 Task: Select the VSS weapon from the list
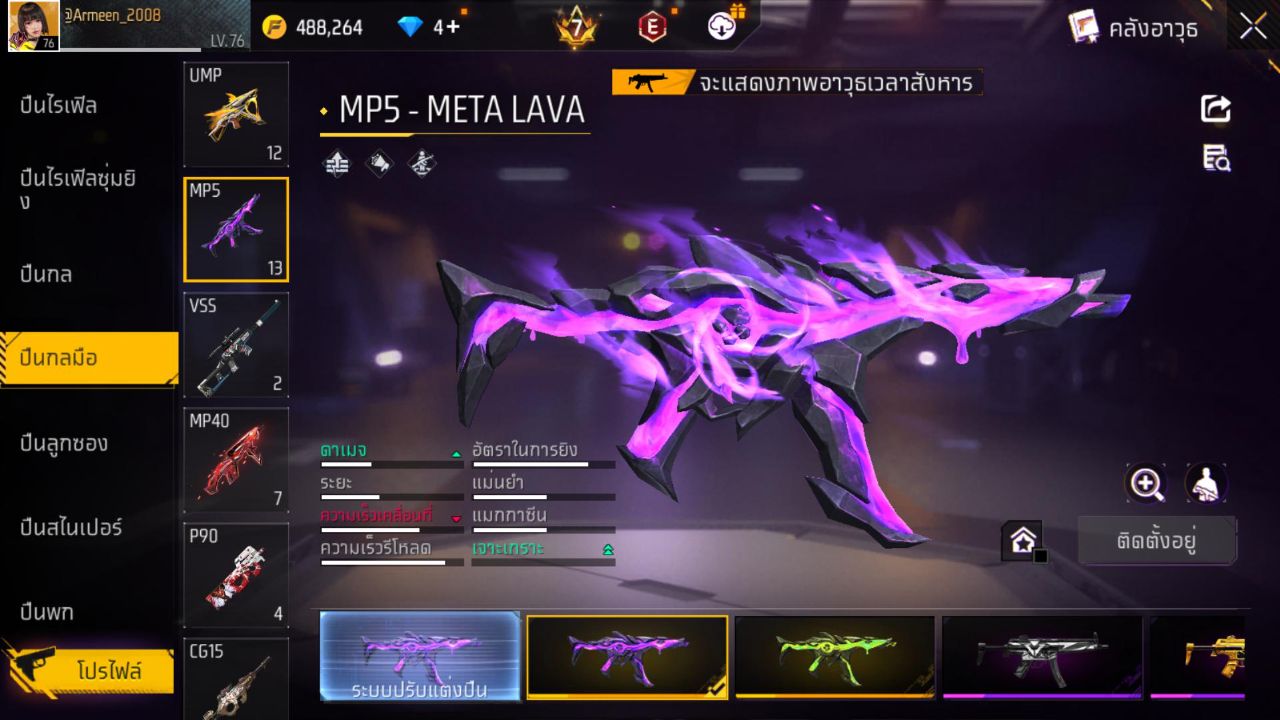236,345
